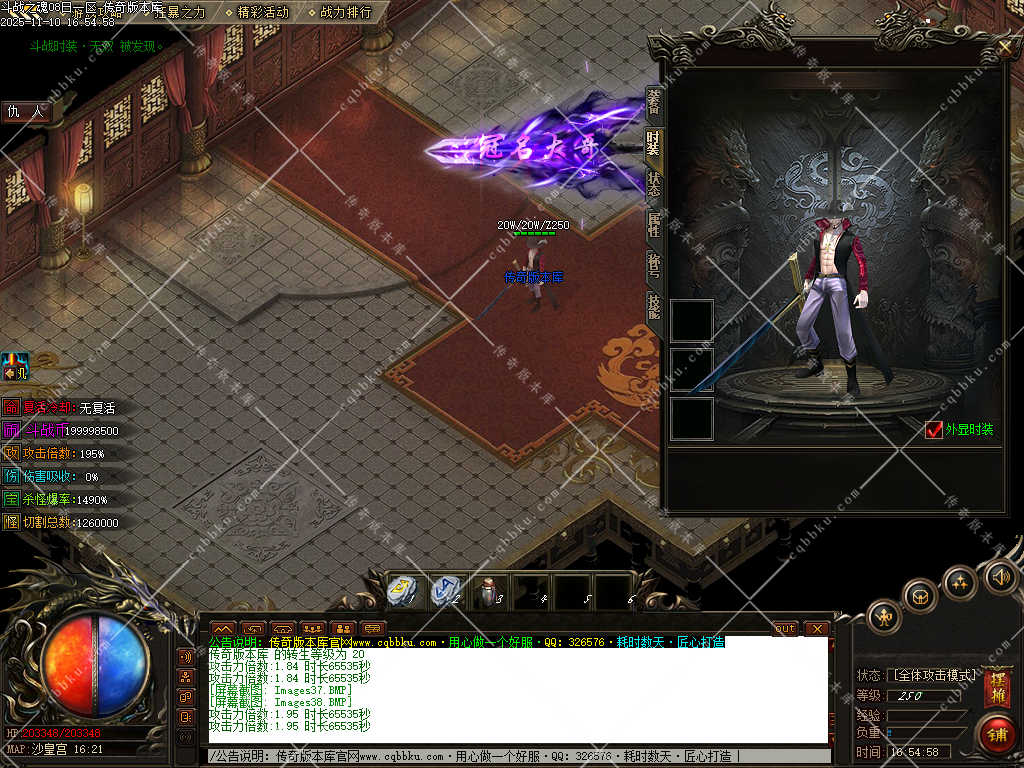This screenshot has height=768, width=1024.
Task: Use the scroll item in hotbar slot 1
Action: 401,590
